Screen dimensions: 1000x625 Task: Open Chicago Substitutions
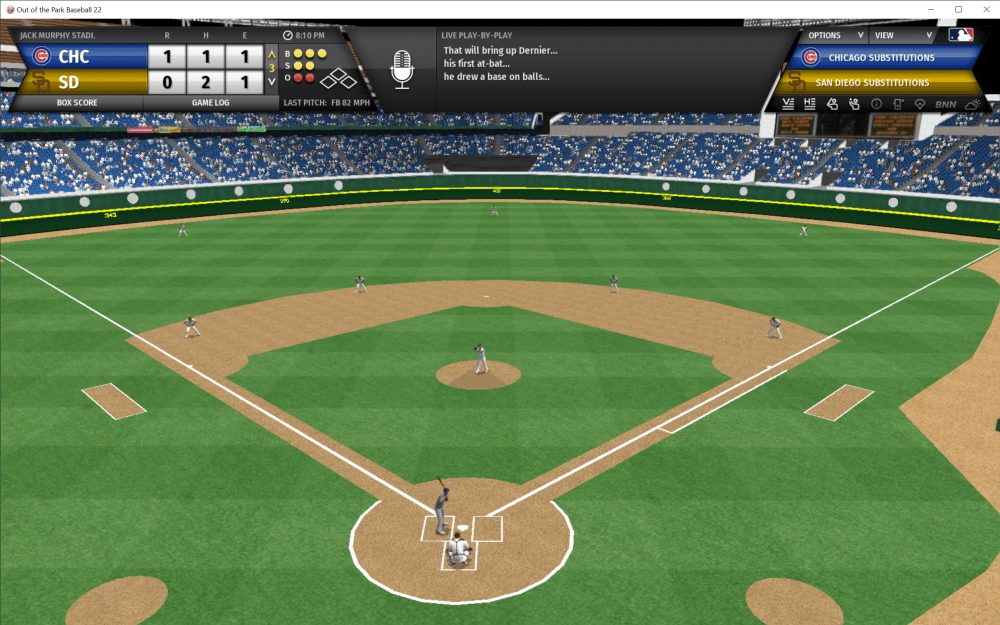[880, 58]
